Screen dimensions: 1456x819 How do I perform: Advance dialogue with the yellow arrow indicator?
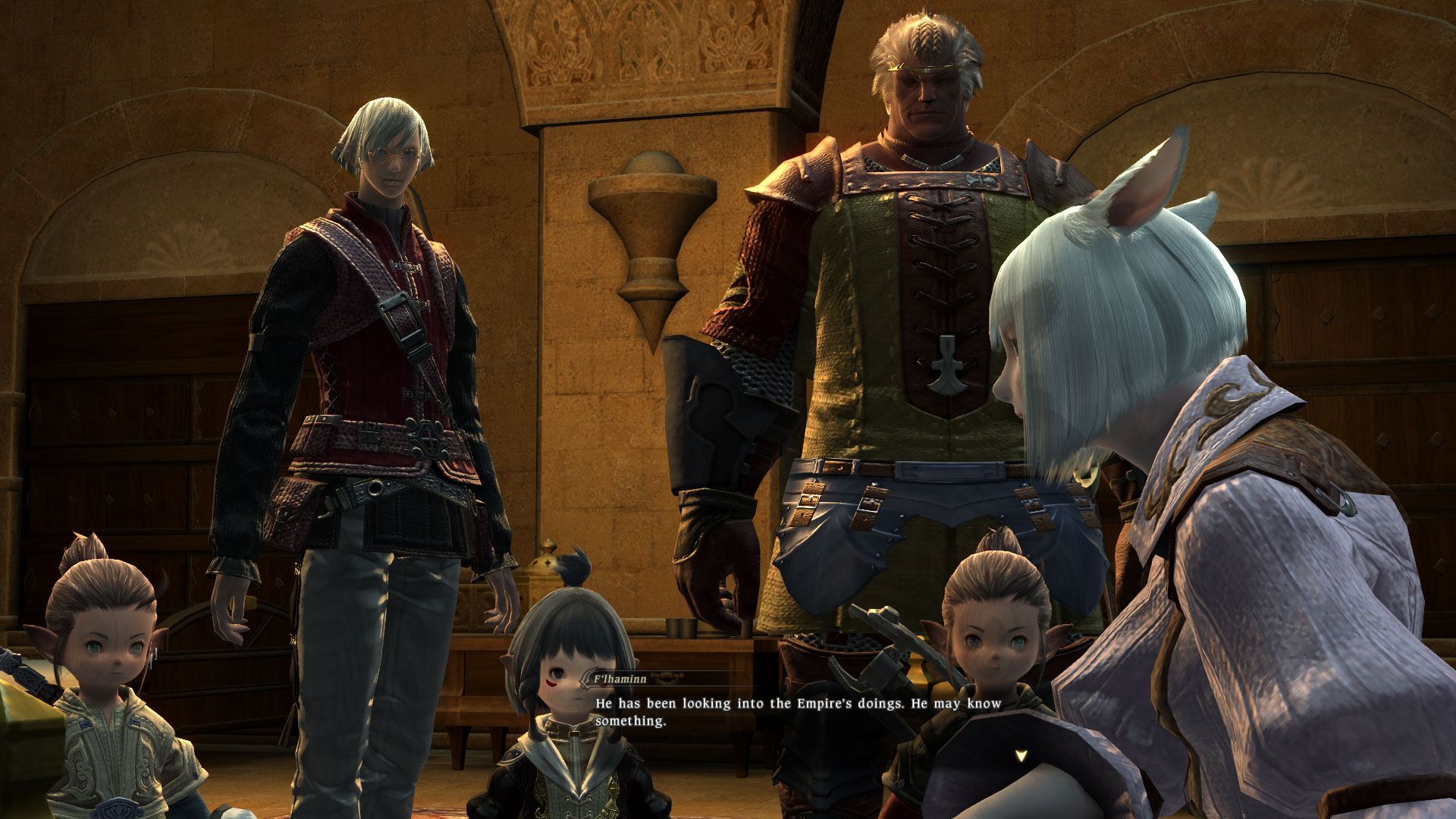click(1021, 756)
